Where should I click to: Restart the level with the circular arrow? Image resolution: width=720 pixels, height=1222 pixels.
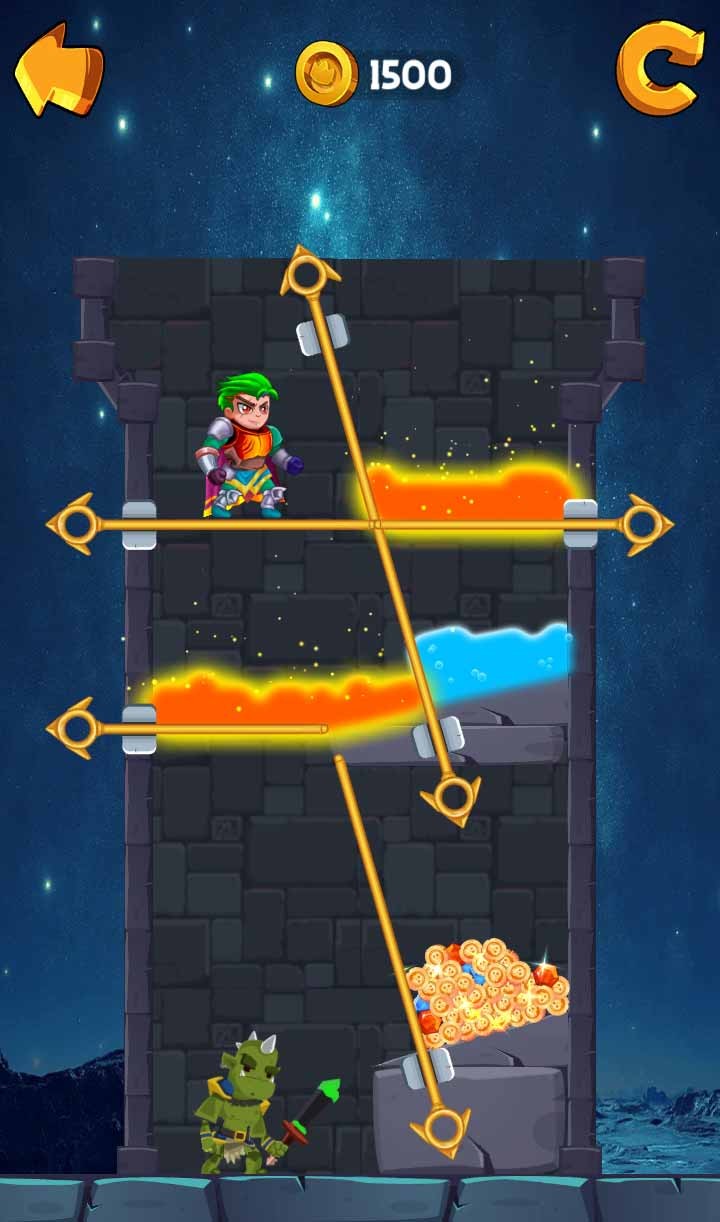(659, 68)
